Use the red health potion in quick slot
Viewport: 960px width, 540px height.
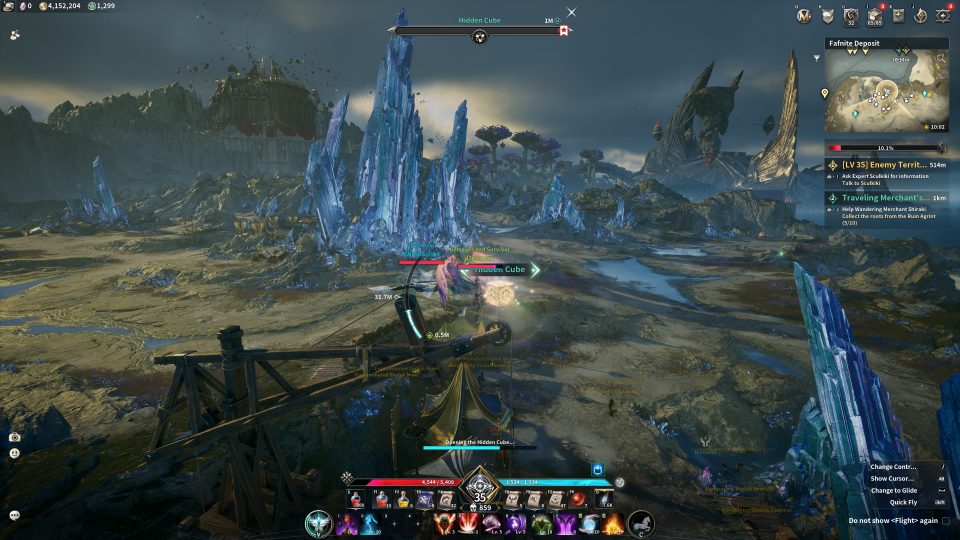(x=354, y=500)
